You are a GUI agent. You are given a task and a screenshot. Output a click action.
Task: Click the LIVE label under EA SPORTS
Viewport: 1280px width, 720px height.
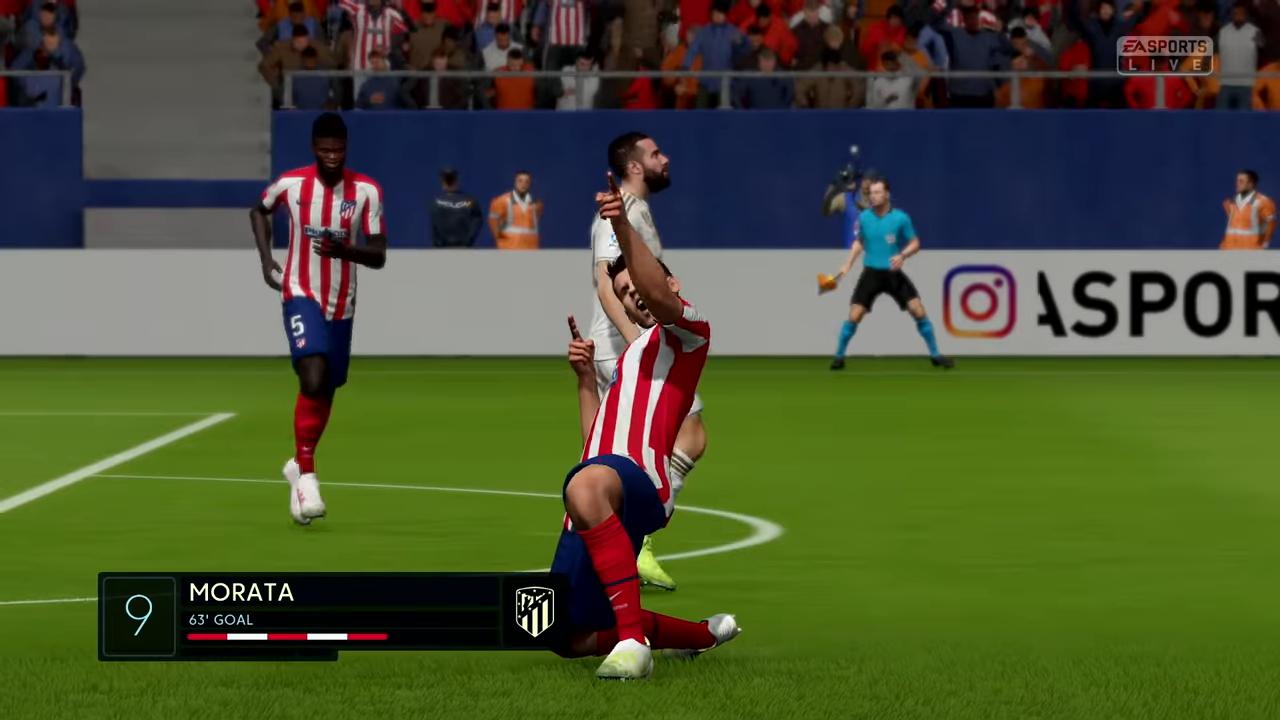[1166, 66]
